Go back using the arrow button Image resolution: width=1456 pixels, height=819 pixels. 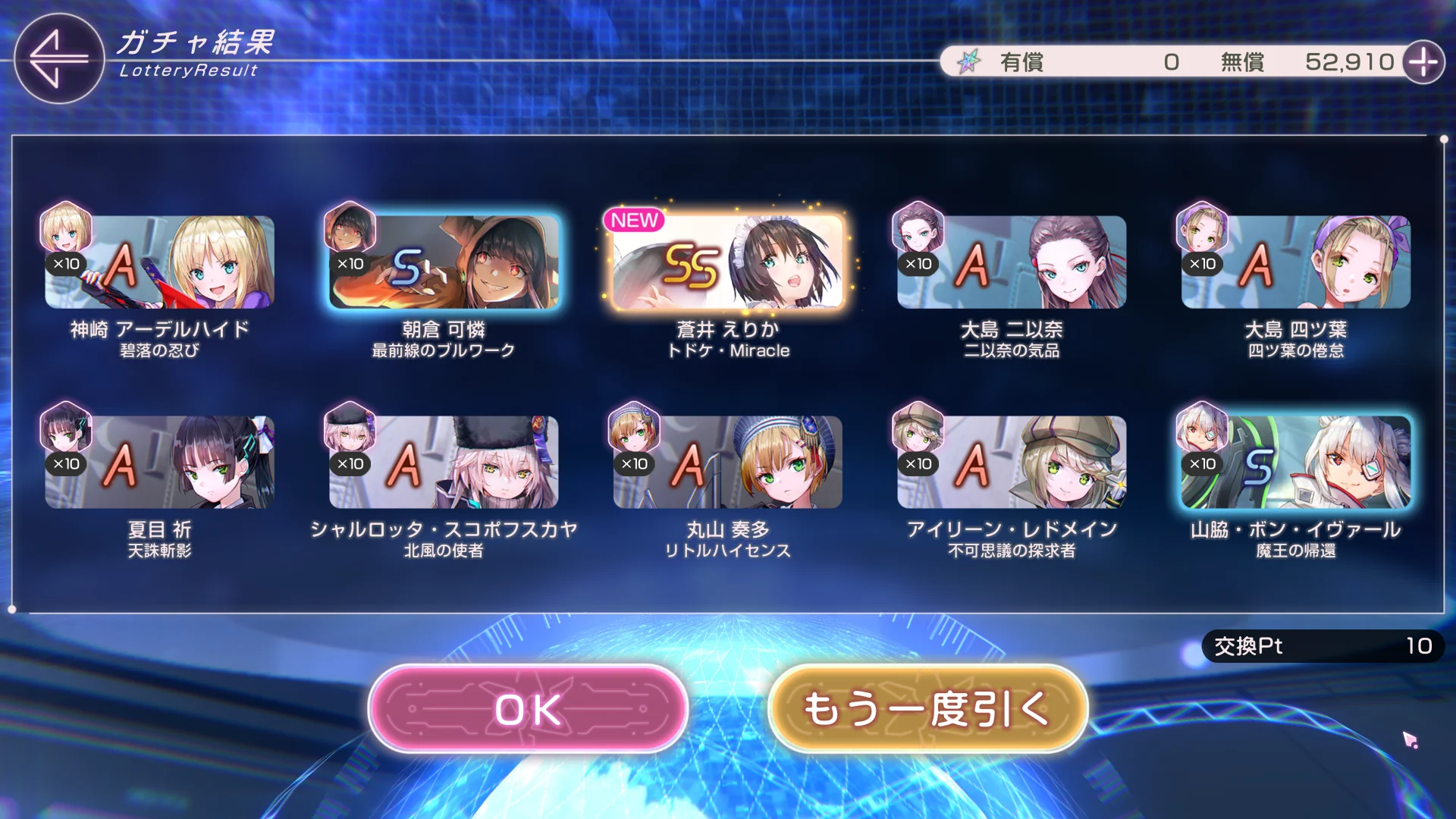pos(58,58)
